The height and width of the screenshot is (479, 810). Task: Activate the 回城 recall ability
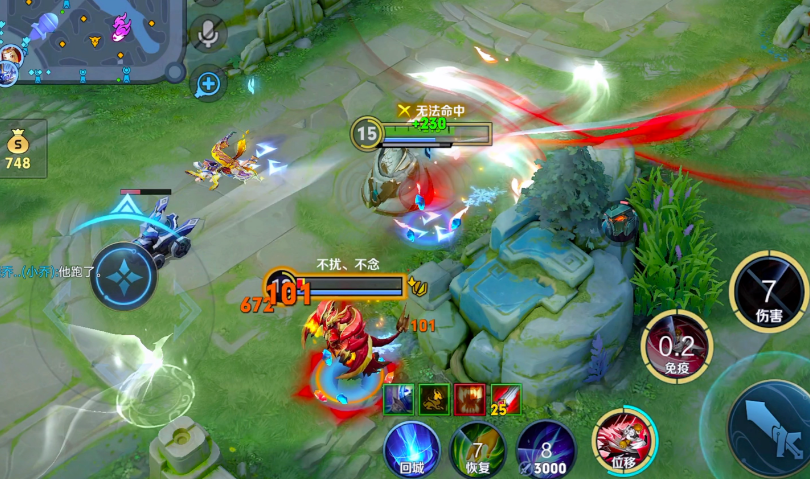(x=412, y=448)
